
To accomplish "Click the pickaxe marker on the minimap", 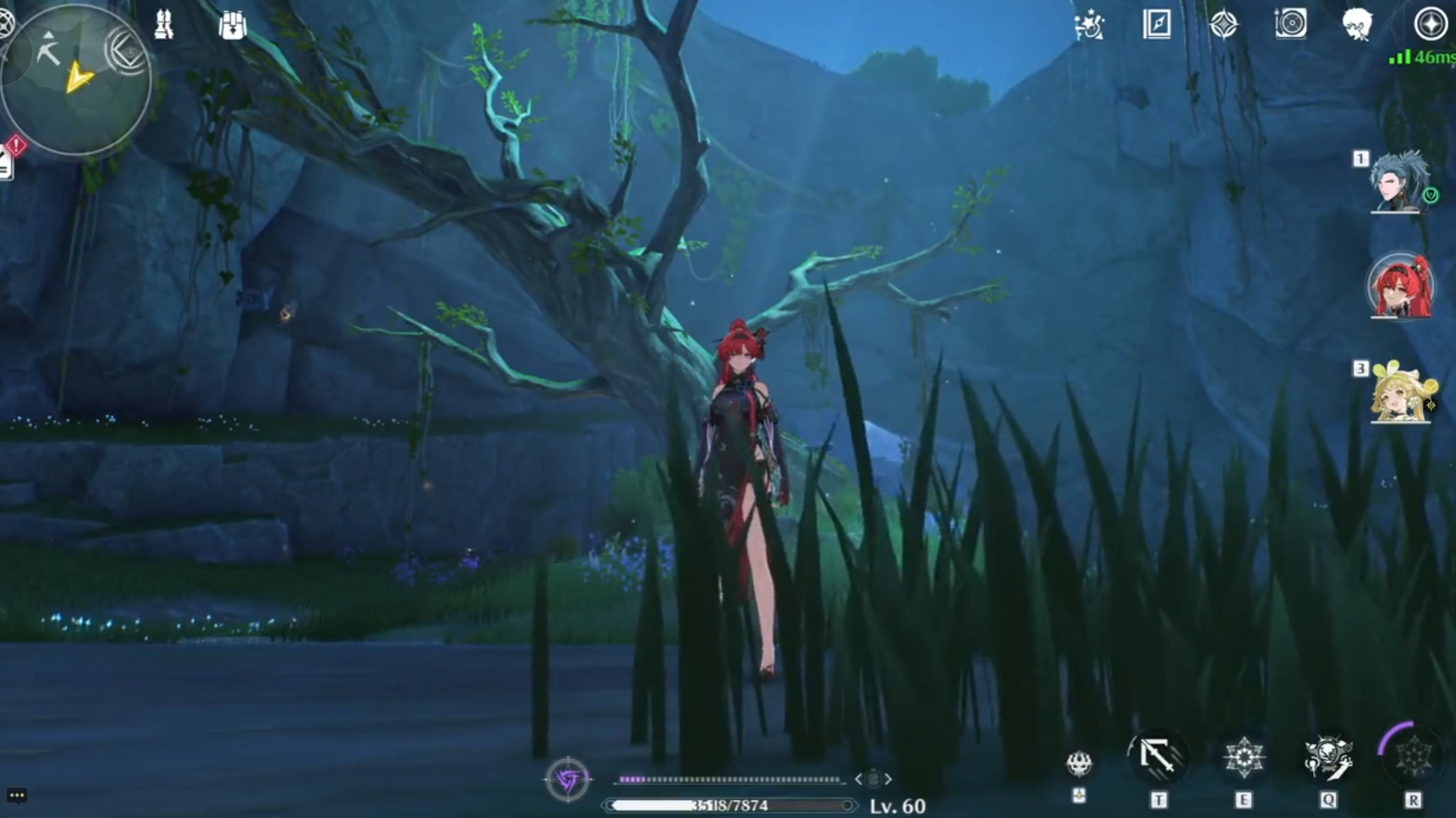I will 48,52.
